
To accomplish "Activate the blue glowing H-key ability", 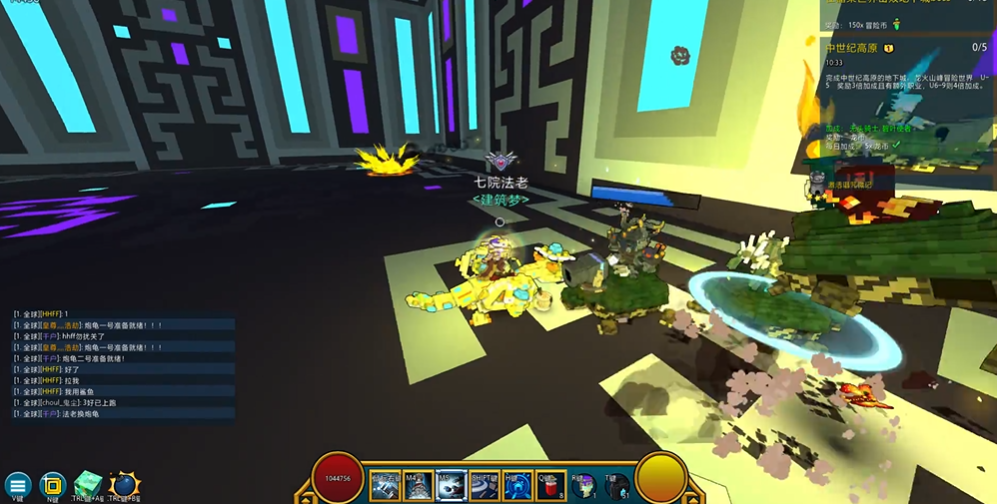I will click(x=517, y=485).
